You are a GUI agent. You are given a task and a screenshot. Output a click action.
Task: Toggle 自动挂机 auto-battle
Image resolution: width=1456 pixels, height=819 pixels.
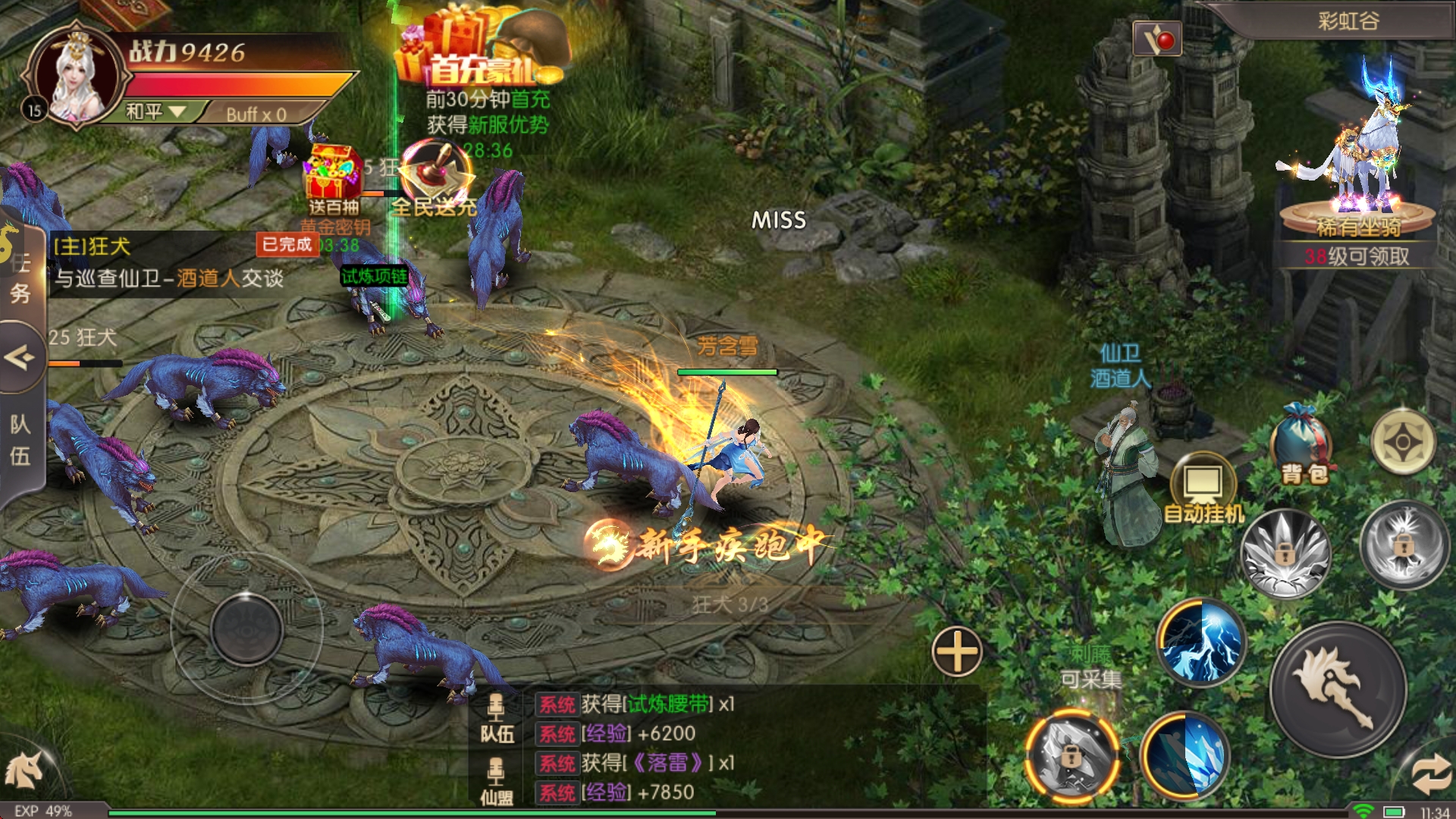[x=1203, y=489]
